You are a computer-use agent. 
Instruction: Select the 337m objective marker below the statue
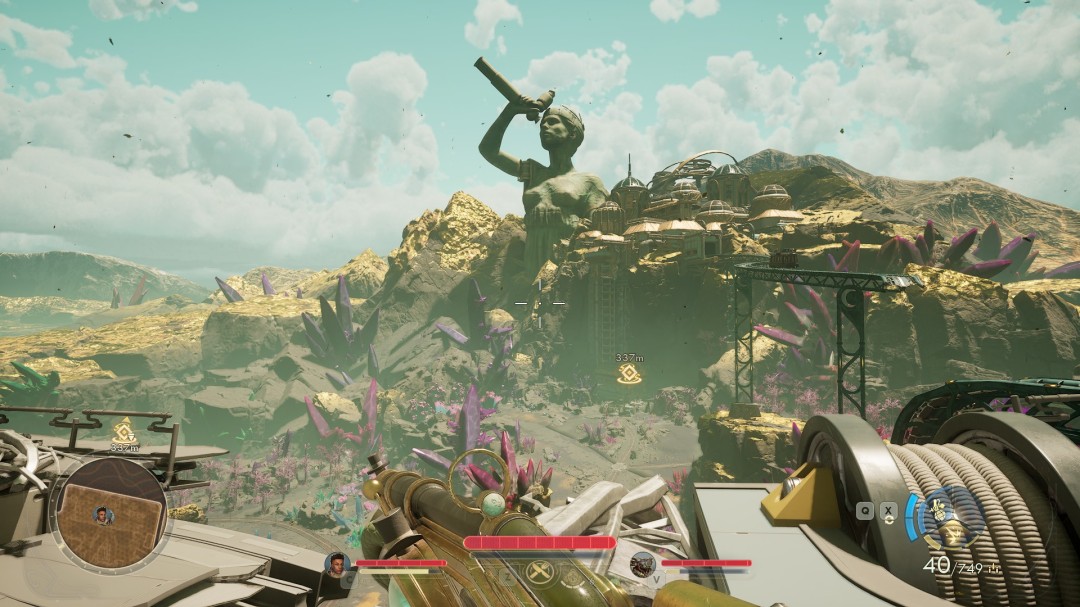[x=628, y=374]
